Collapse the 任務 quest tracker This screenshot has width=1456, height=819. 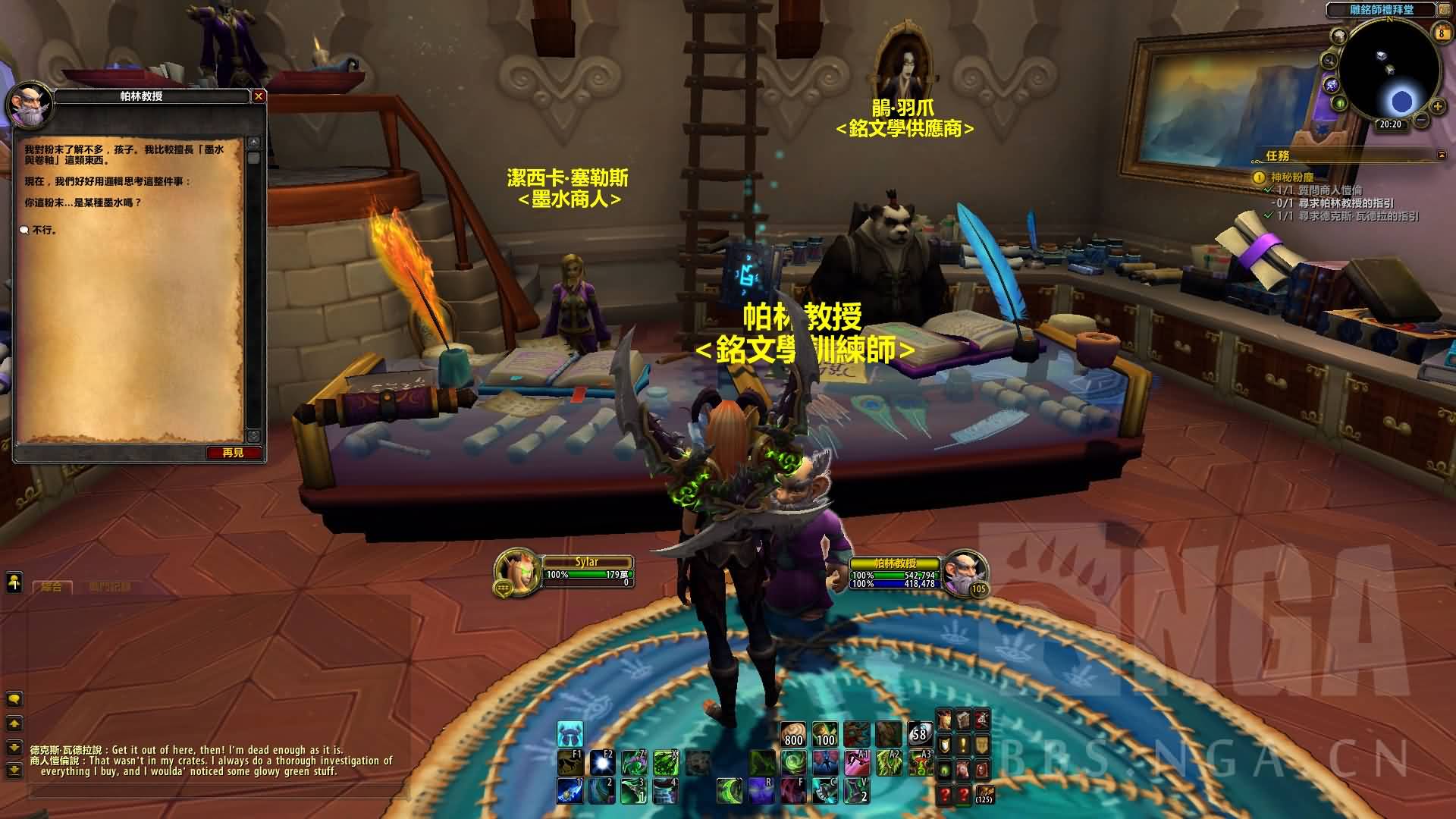coord(1442,155)
